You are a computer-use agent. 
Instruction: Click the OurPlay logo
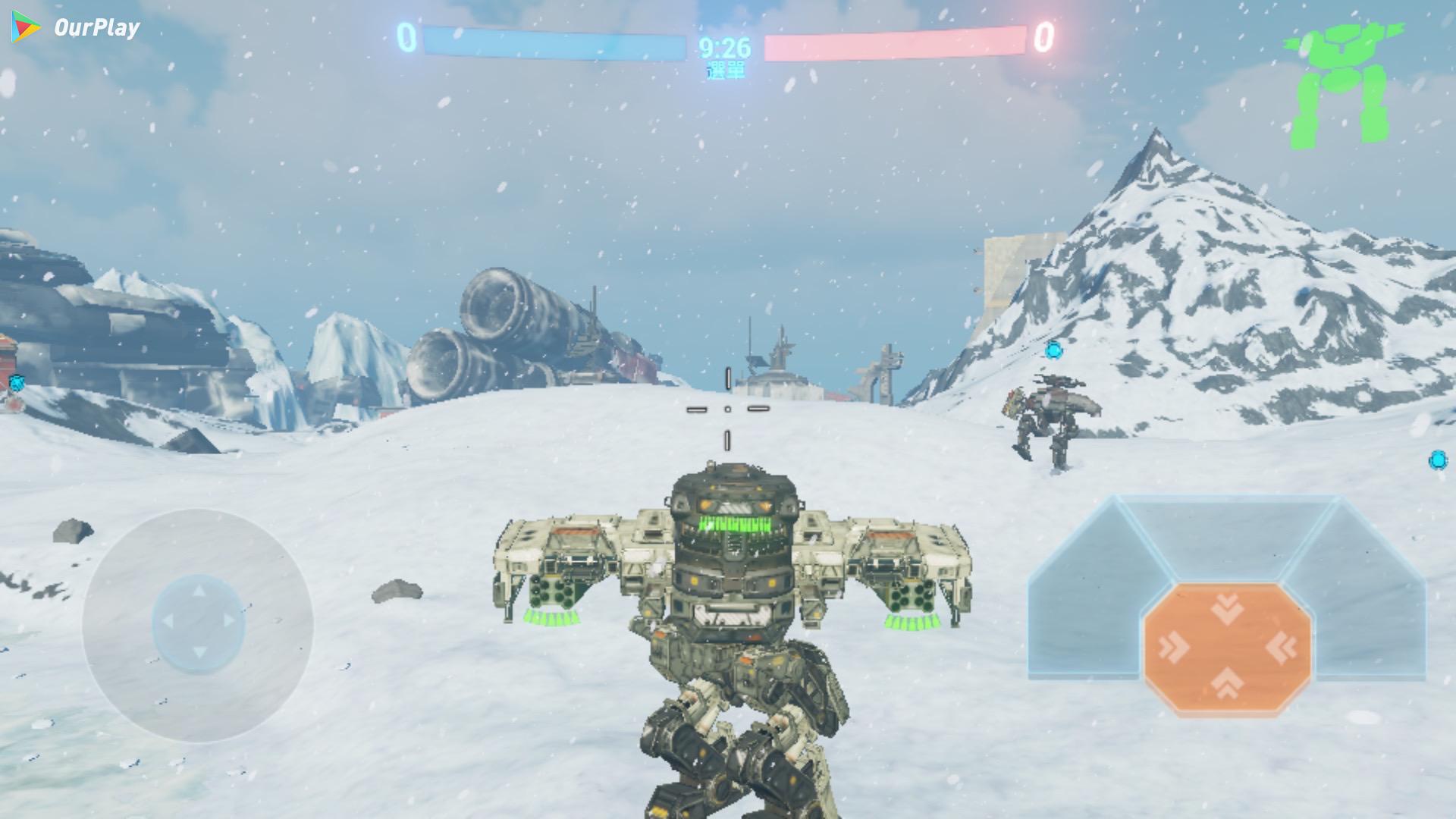coord(76,28)
